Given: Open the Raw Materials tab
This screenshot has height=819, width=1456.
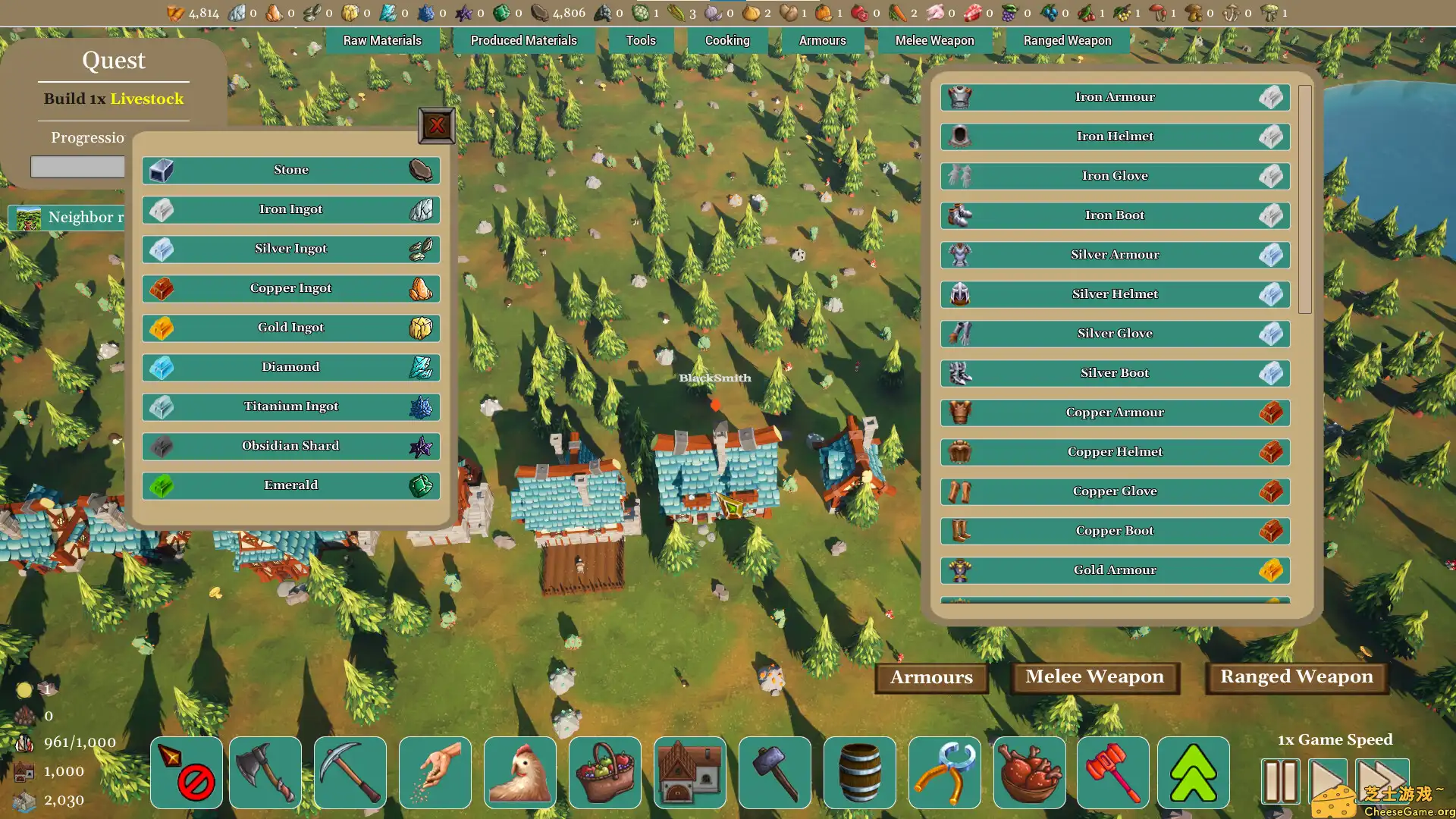Looking at the screenshot, I should [x=382, y=40].
